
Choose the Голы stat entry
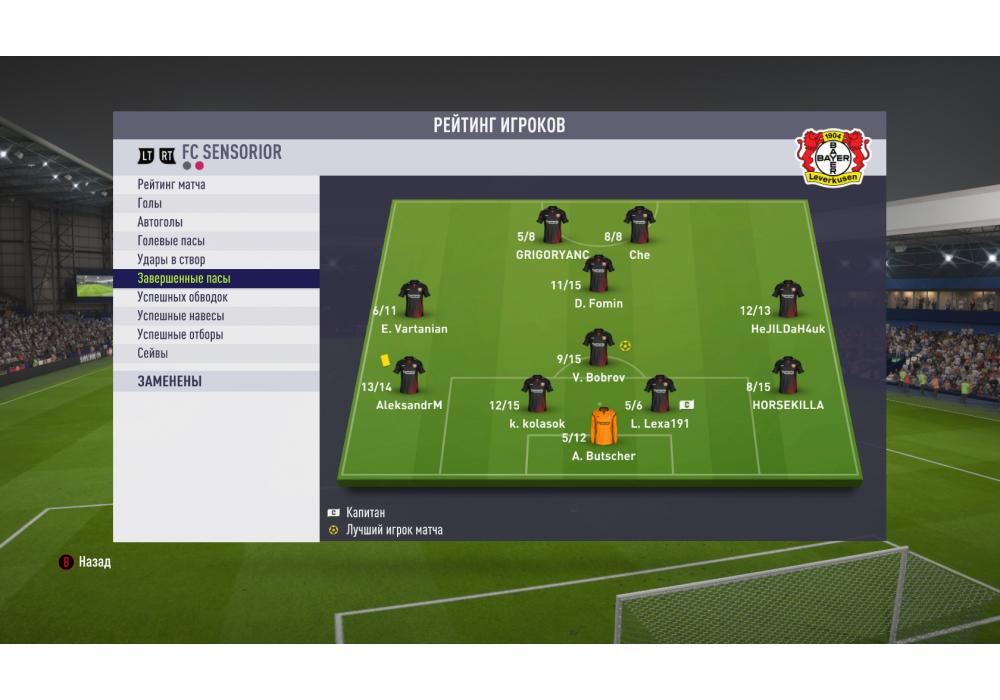point(150,204)
